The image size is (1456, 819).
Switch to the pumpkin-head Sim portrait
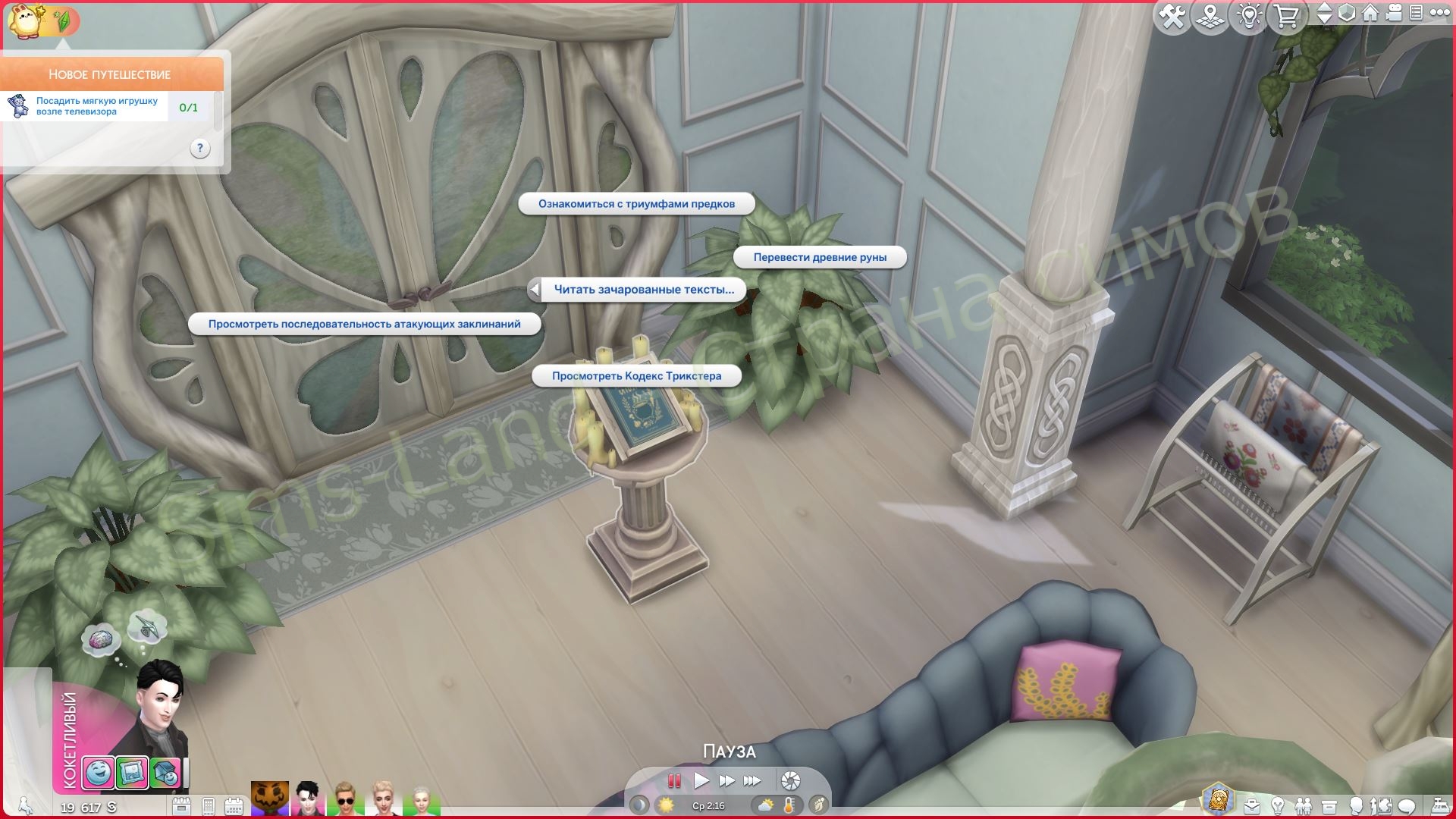270,799
